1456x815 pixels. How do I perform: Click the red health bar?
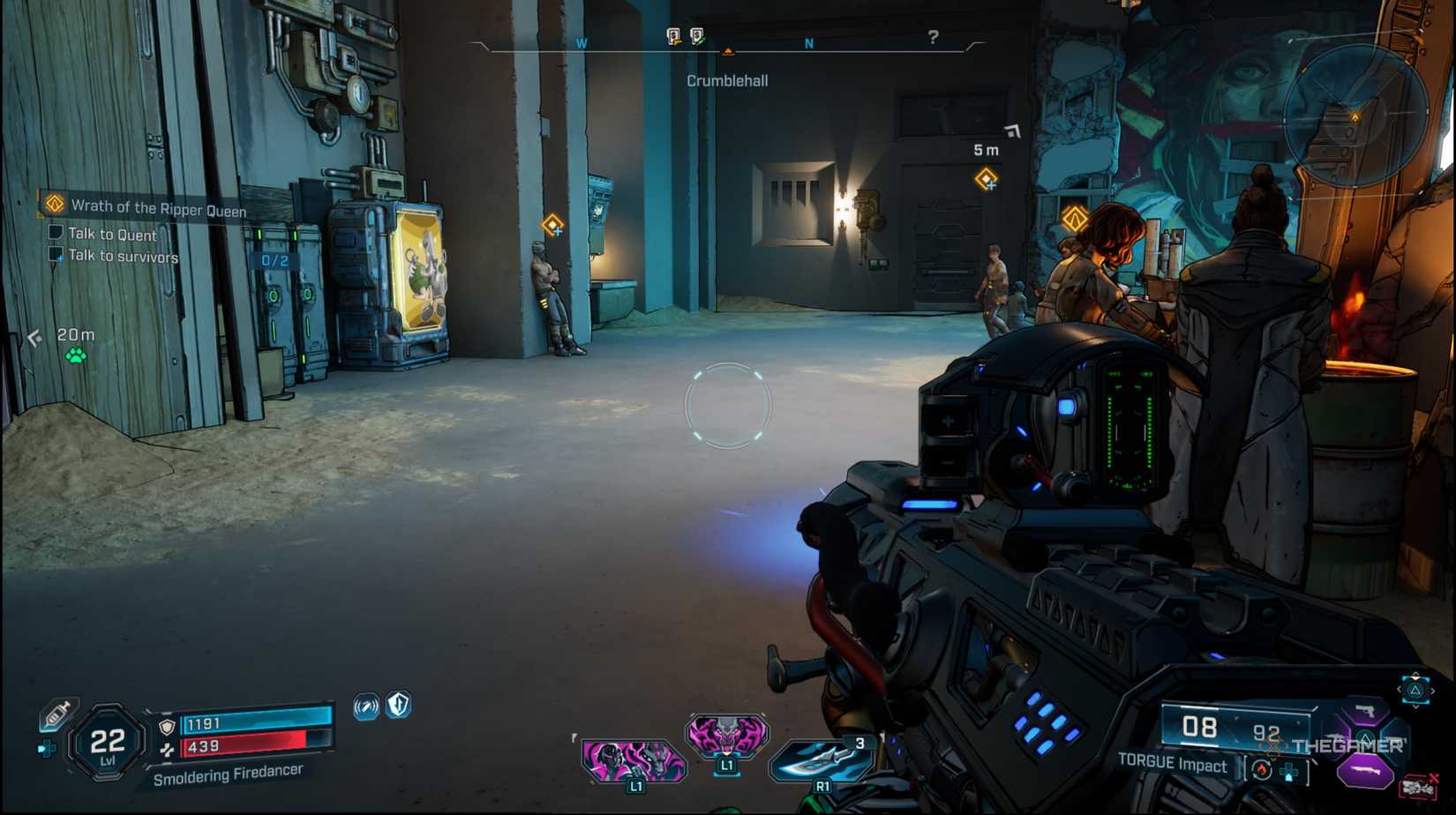tap(244, 744)
